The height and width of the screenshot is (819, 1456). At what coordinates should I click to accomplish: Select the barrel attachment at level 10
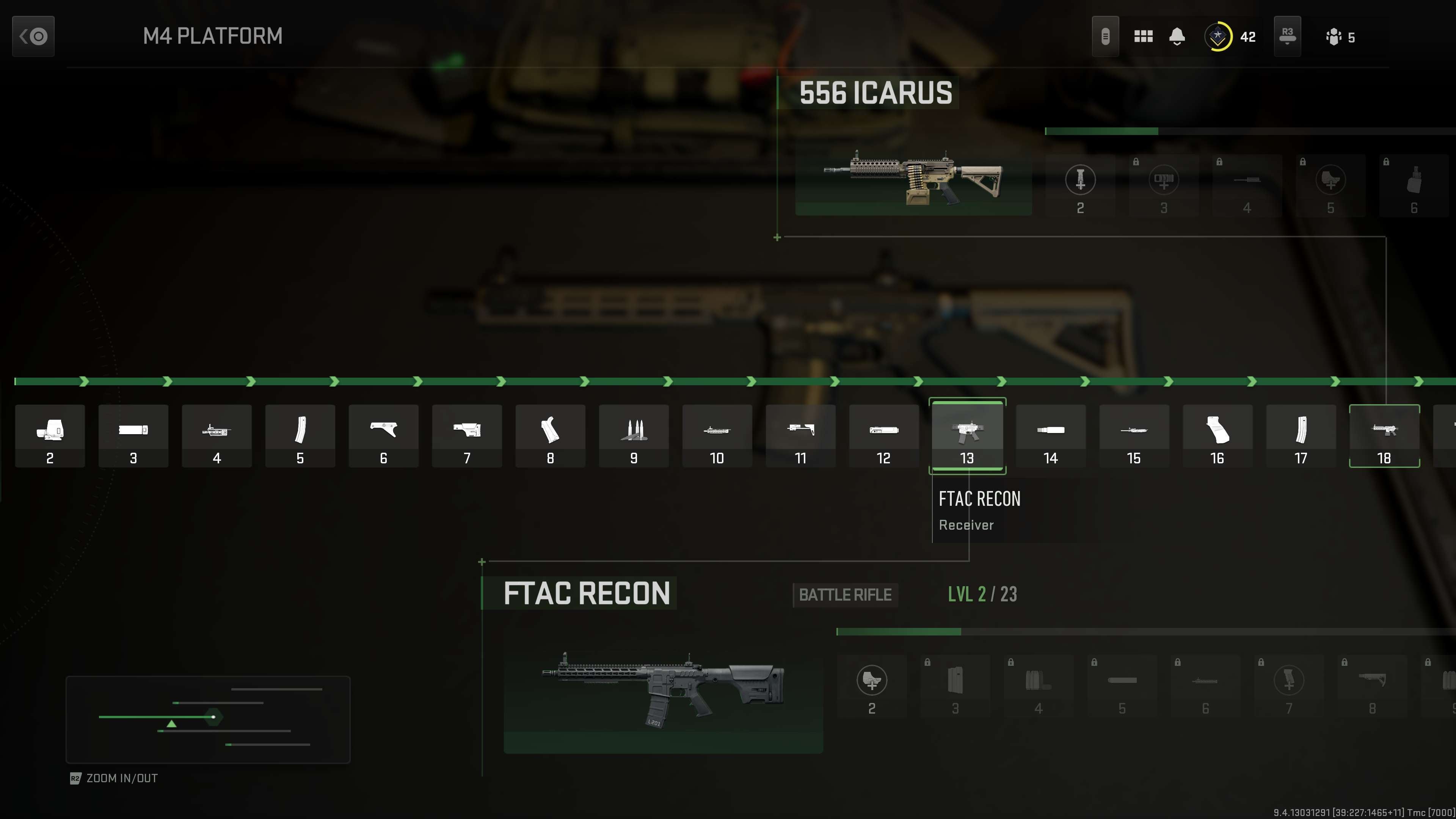[717, 435]
